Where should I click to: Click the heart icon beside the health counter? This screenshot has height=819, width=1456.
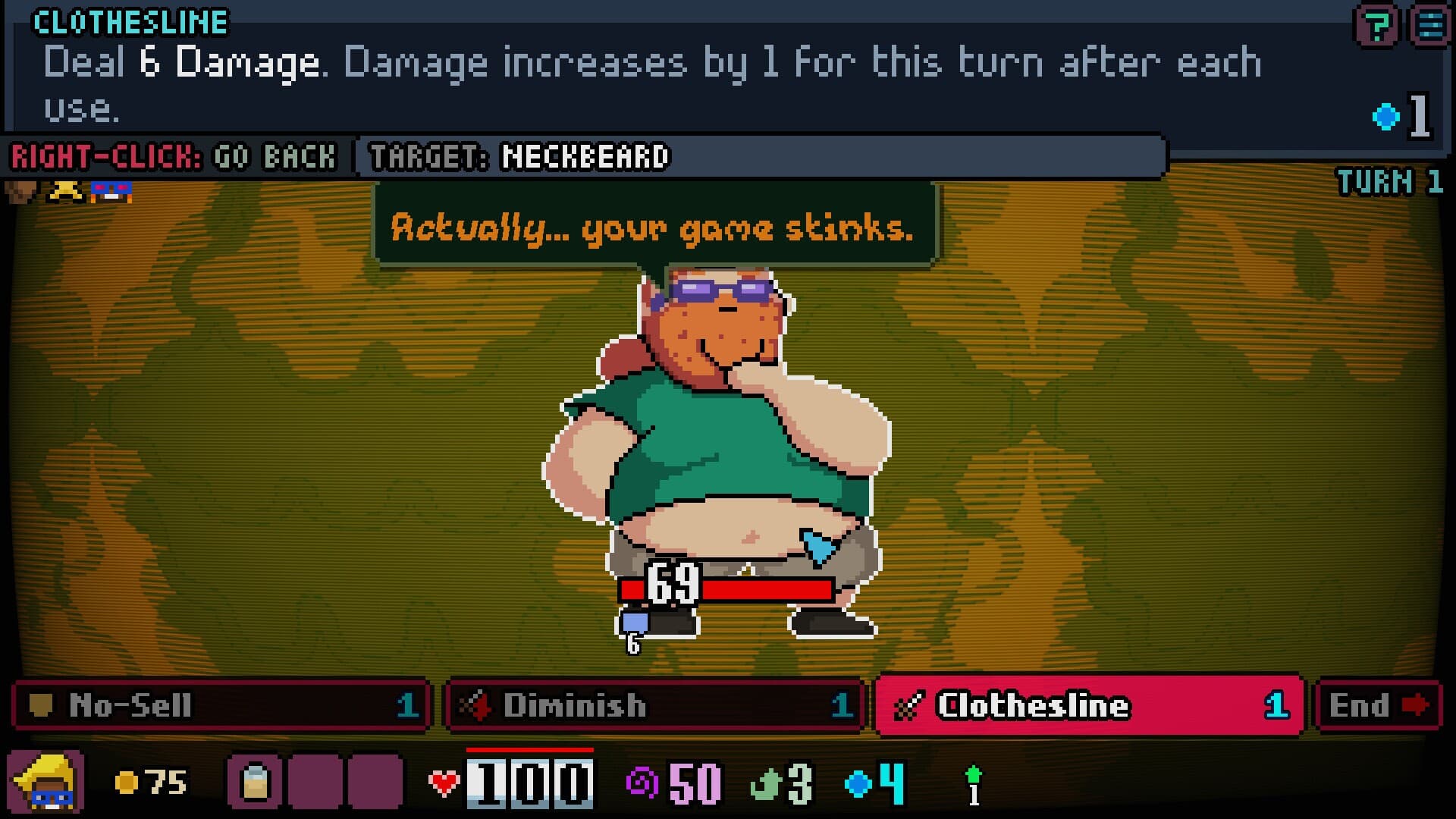click(444, 781)
